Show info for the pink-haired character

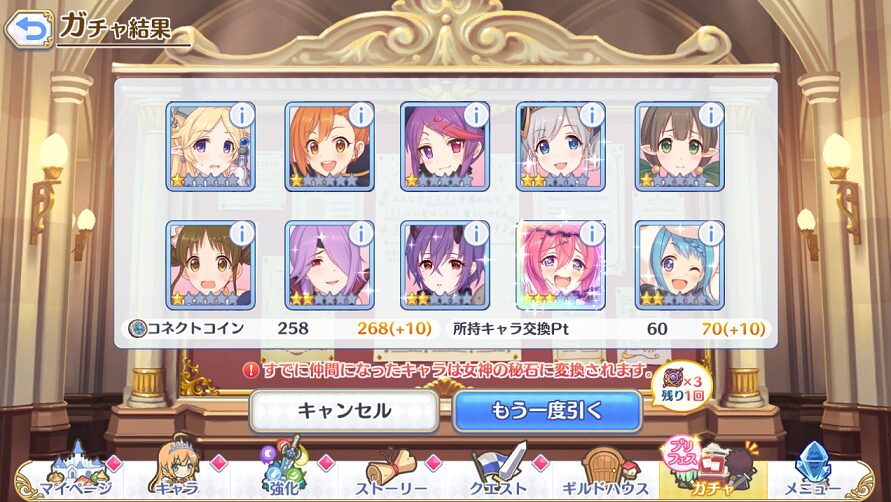pyautogui.click(x=592, y=233)
